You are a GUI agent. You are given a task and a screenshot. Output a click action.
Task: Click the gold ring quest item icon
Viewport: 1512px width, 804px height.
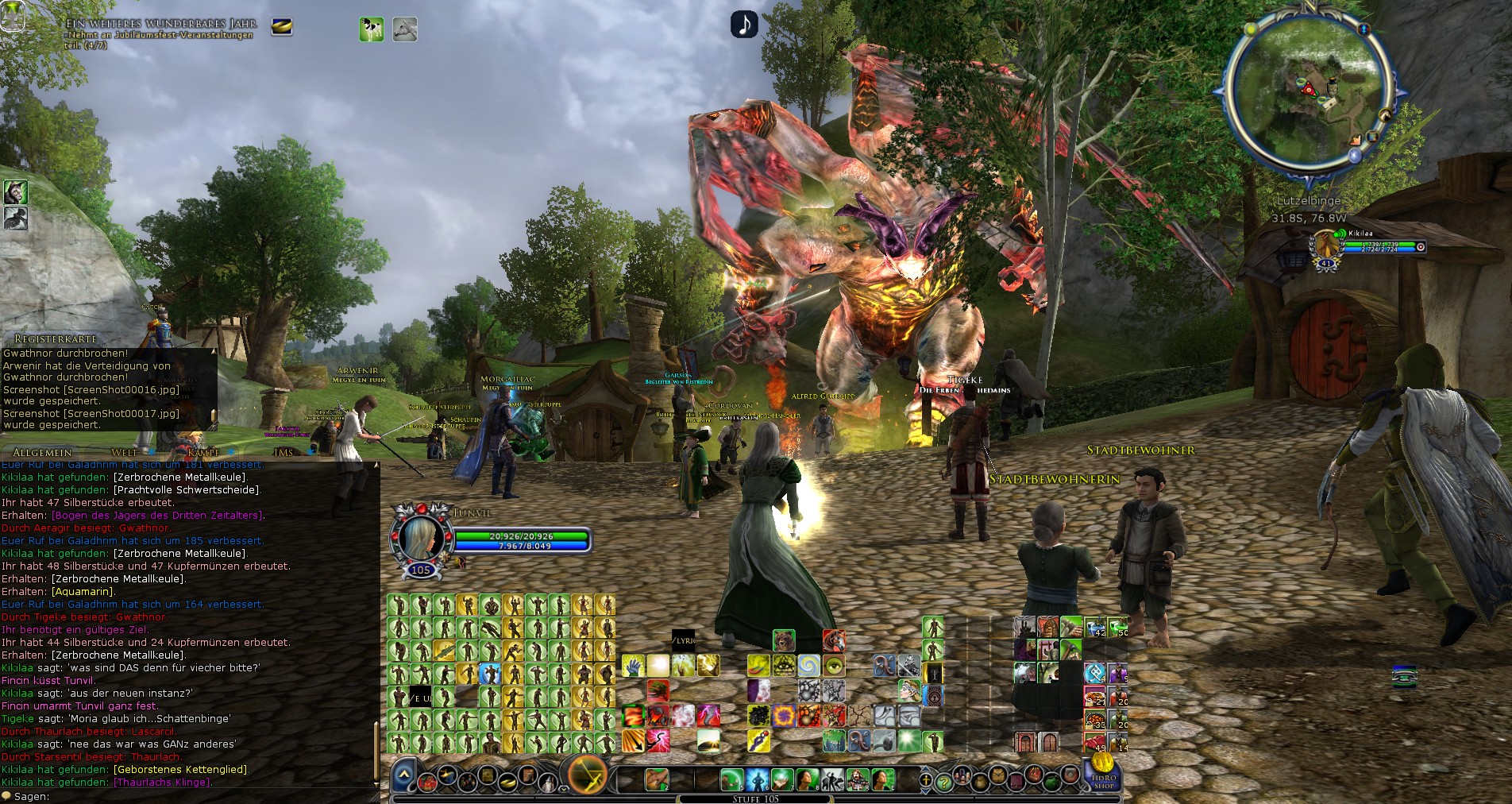tap(282, 27)
